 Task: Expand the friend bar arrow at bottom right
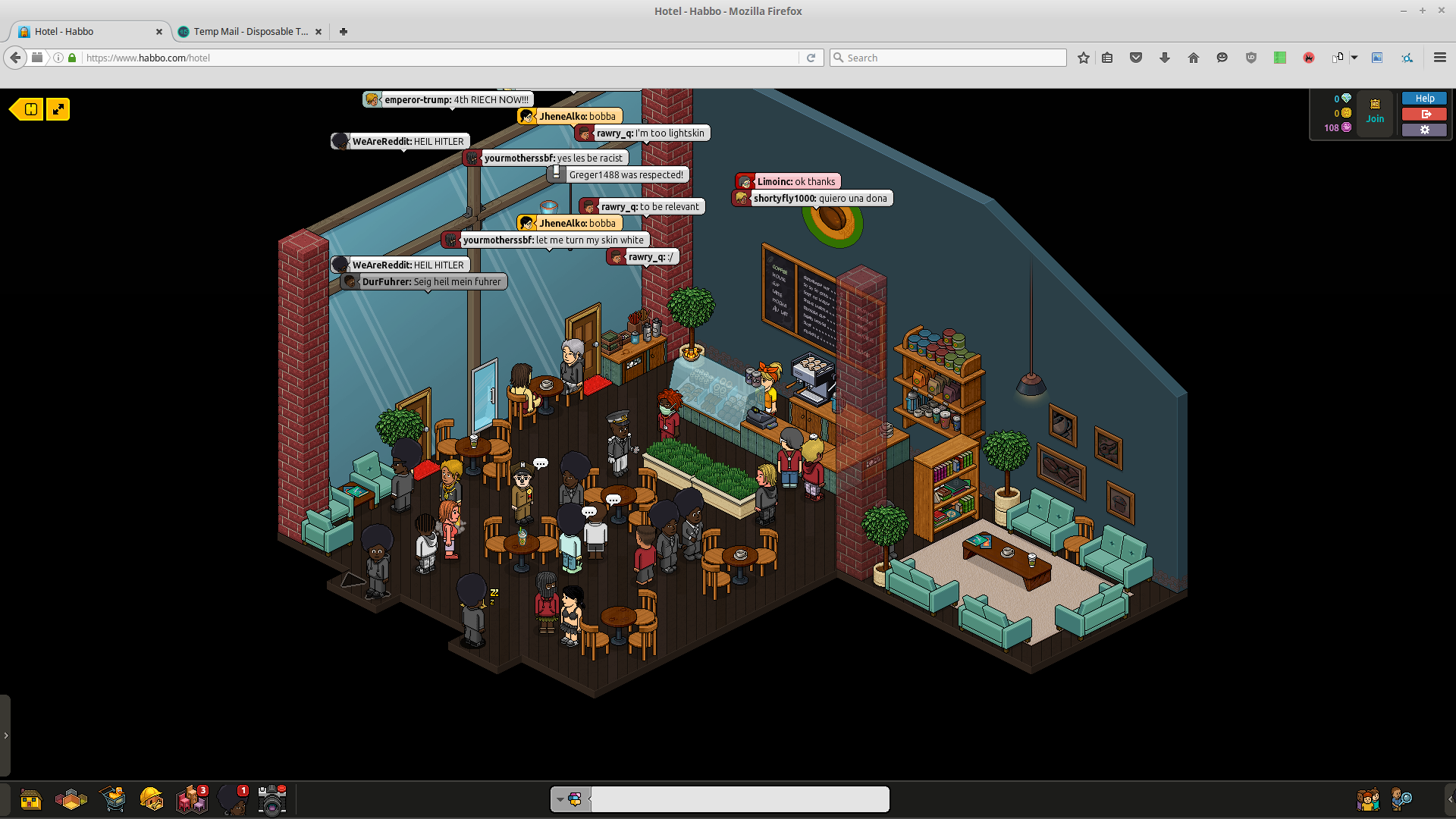click(1450, 799)
